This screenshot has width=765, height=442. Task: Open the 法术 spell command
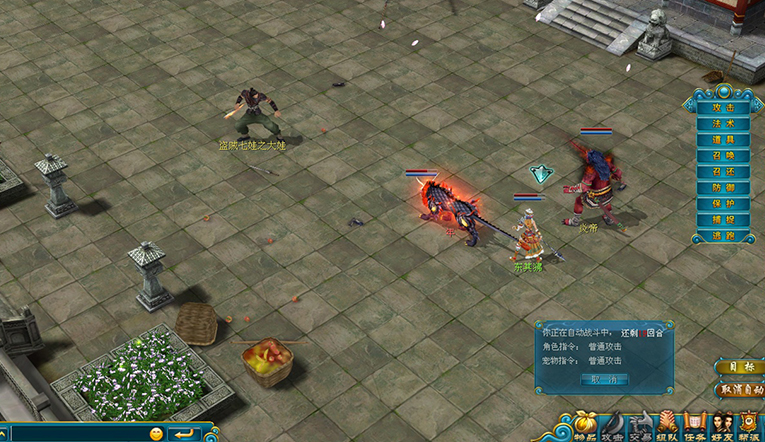coord(723,124)
